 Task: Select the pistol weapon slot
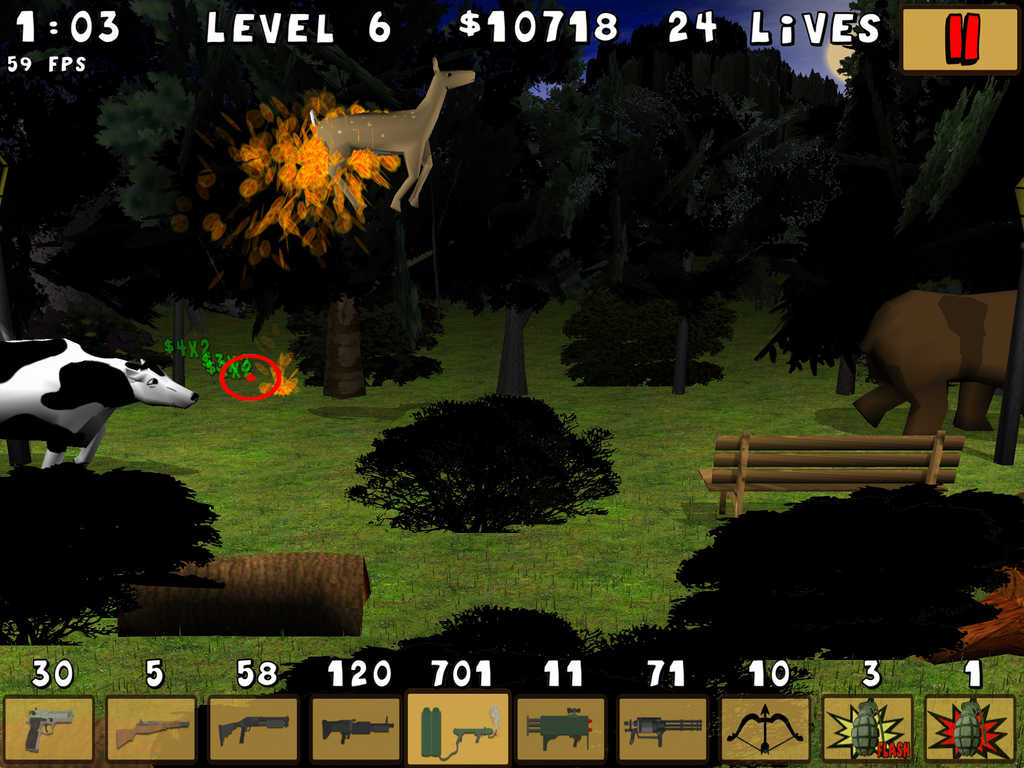(x=49, y=729)
